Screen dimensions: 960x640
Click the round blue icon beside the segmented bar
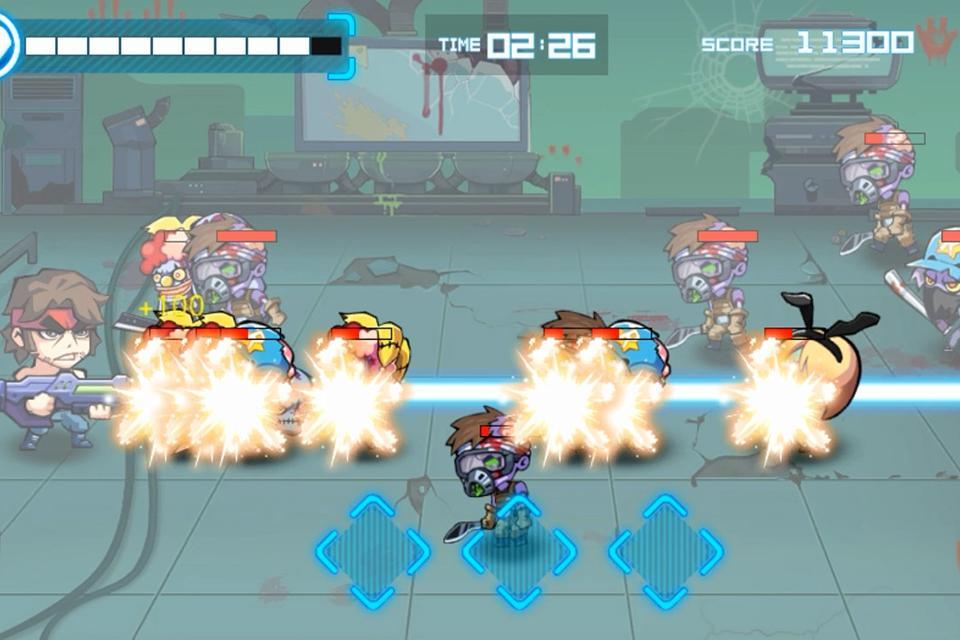pyautogui.click(x=7, y=46)
